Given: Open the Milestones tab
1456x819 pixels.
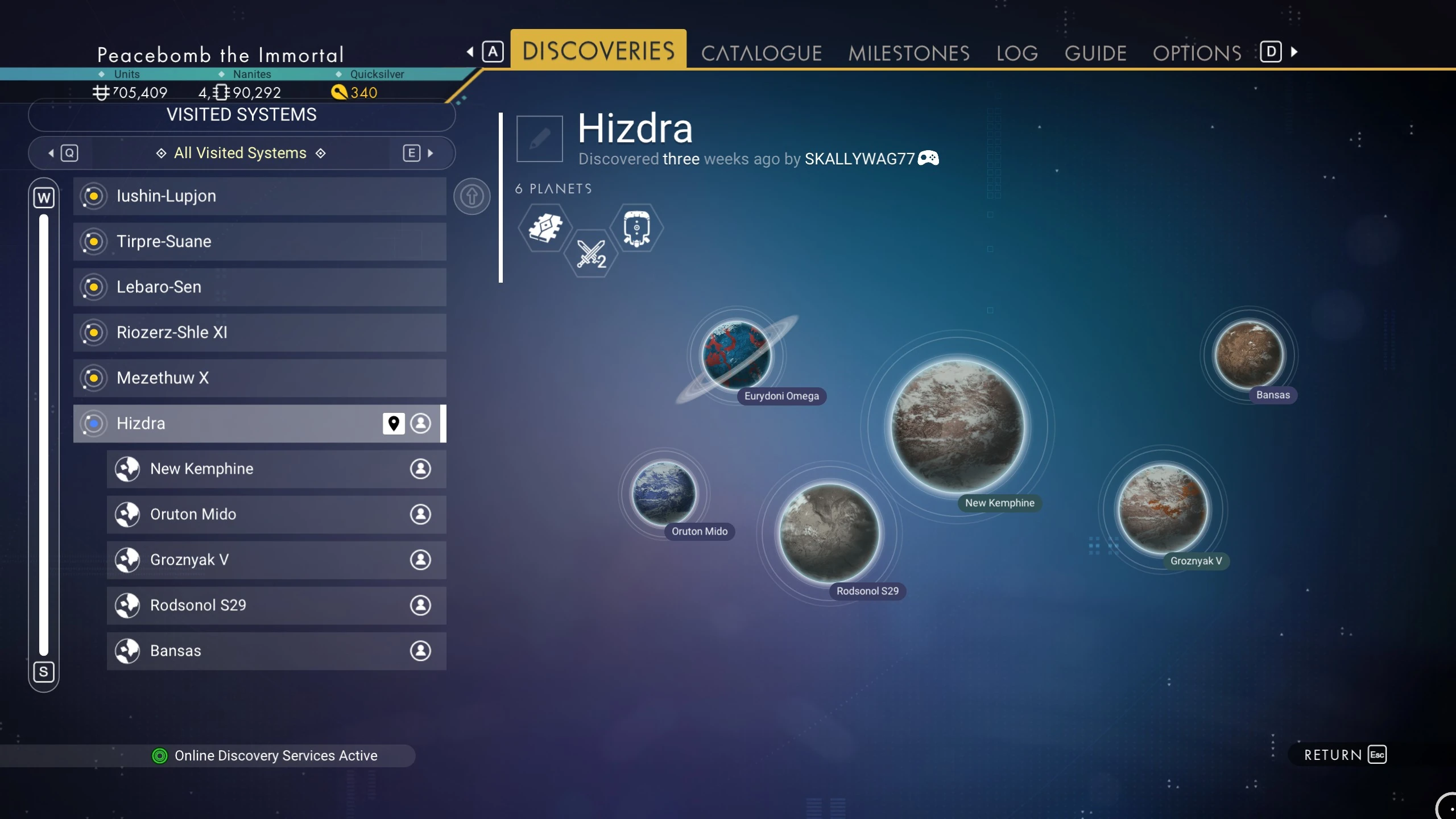Looking at the screenshot, I should pos(908,53).
